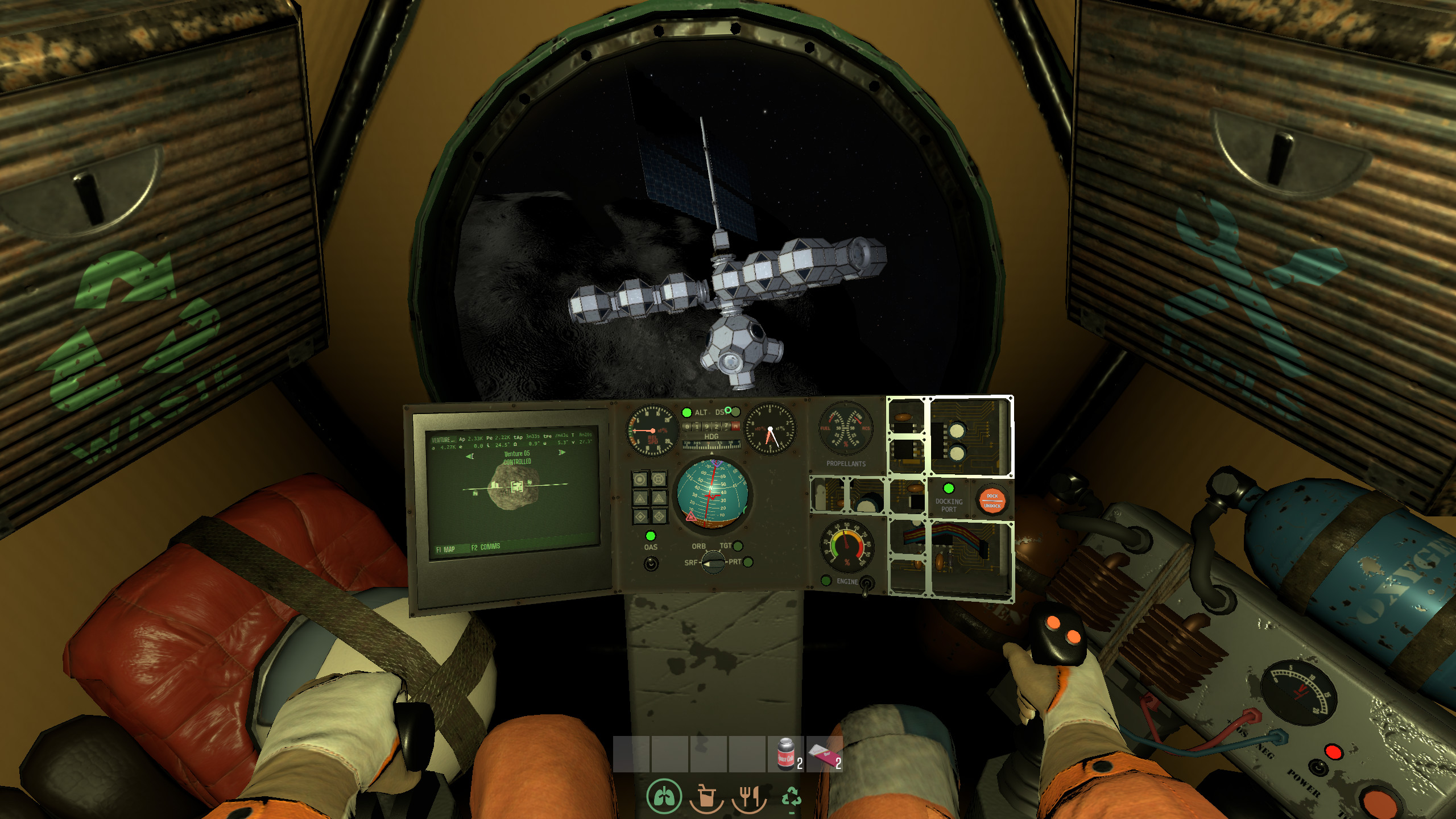Switch the readout light to ALT
1456x819 pixels.
pos(687,412)
